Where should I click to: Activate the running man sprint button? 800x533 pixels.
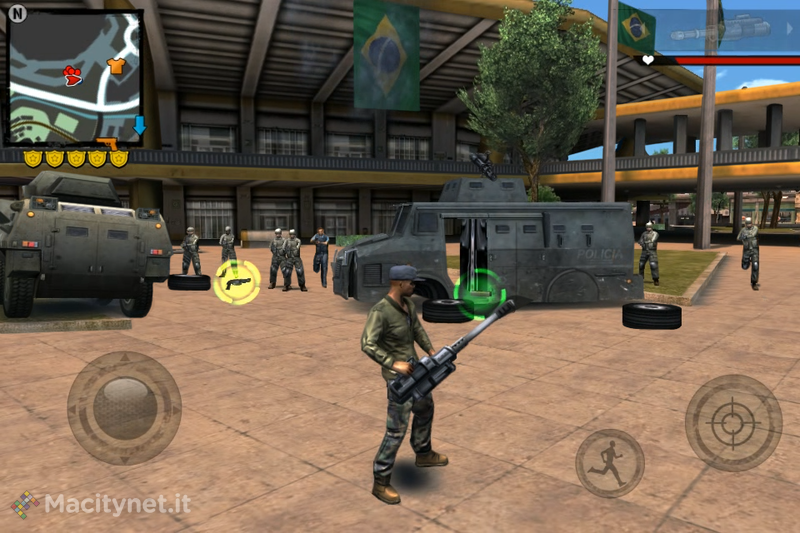click(609, 463)
